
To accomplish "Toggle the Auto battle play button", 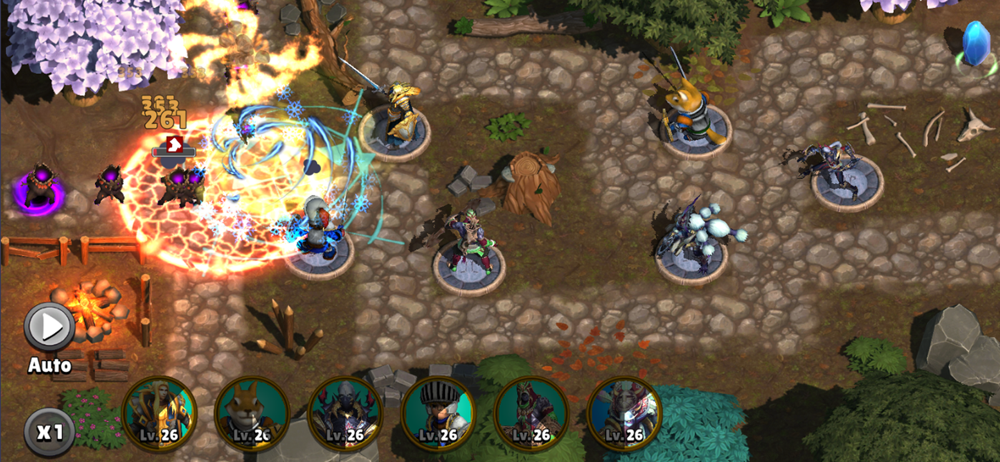I will [49, 327].
